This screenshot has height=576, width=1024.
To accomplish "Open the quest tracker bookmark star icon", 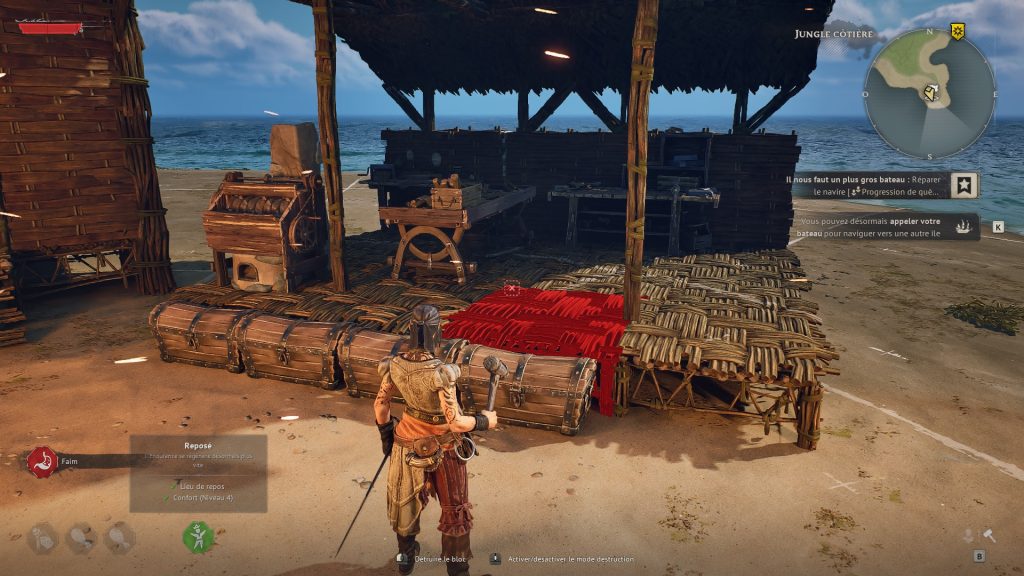I will click(964, 185).
